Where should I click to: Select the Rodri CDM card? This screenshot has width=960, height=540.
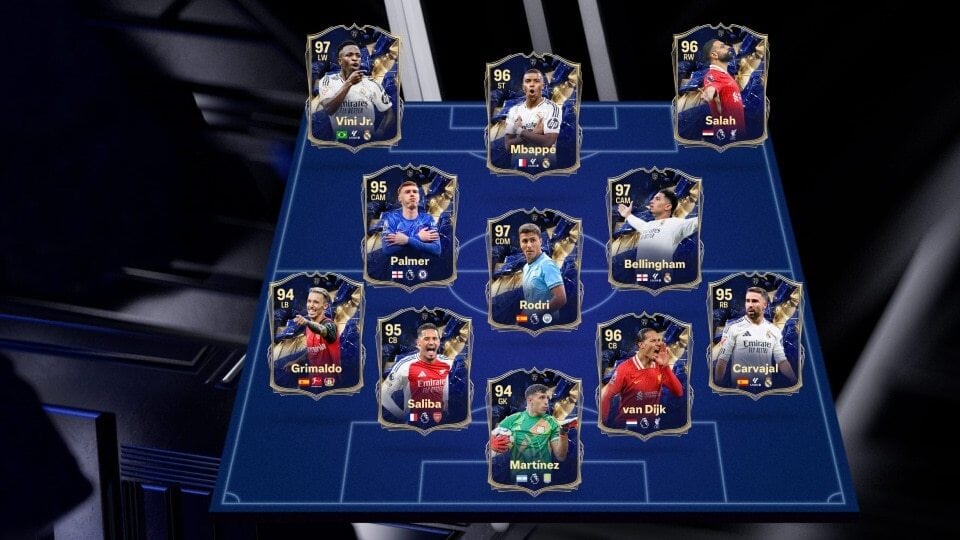coord(533,270)
